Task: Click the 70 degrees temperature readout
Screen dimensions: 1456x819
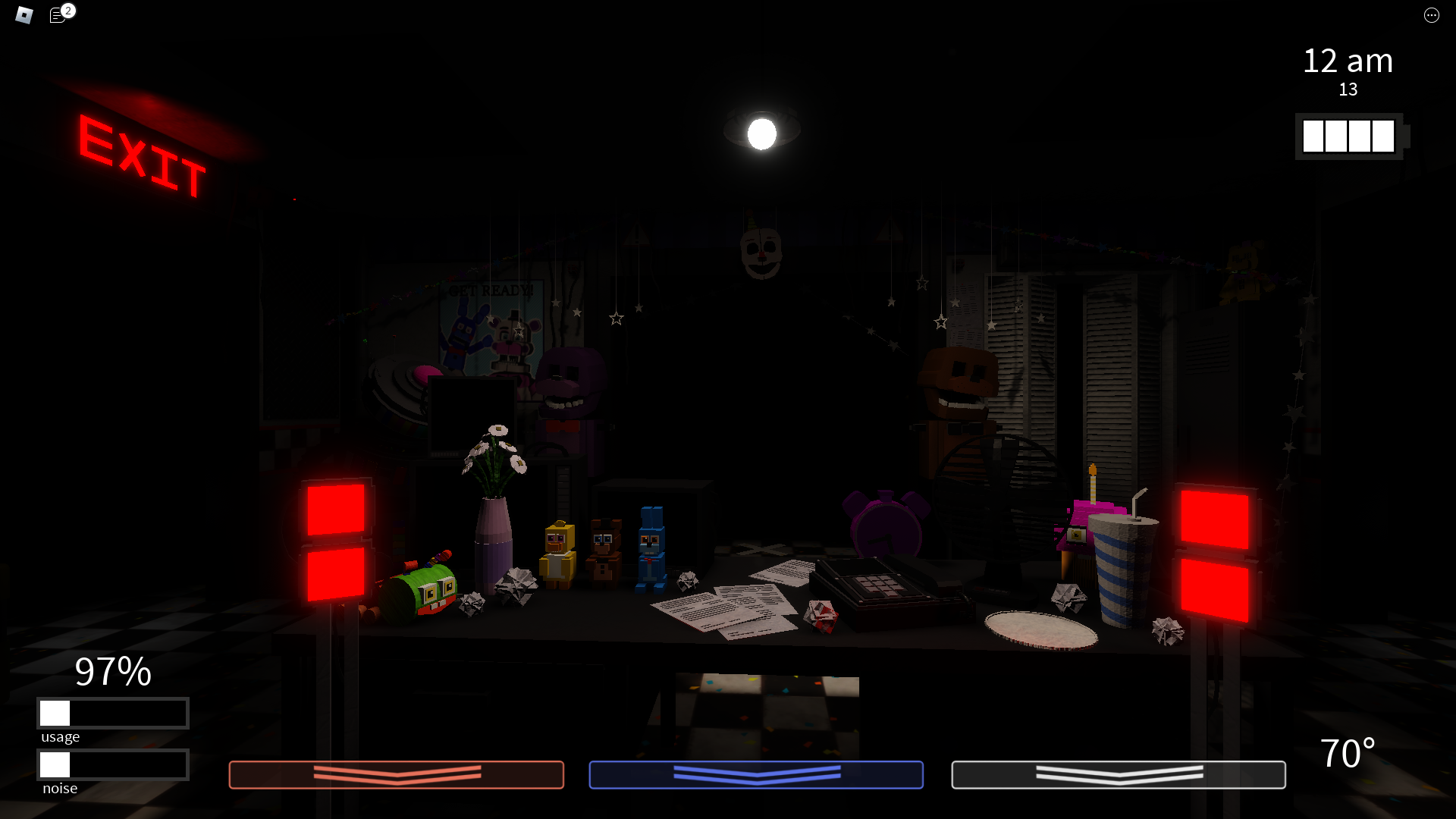Action: click(1348, 753)
